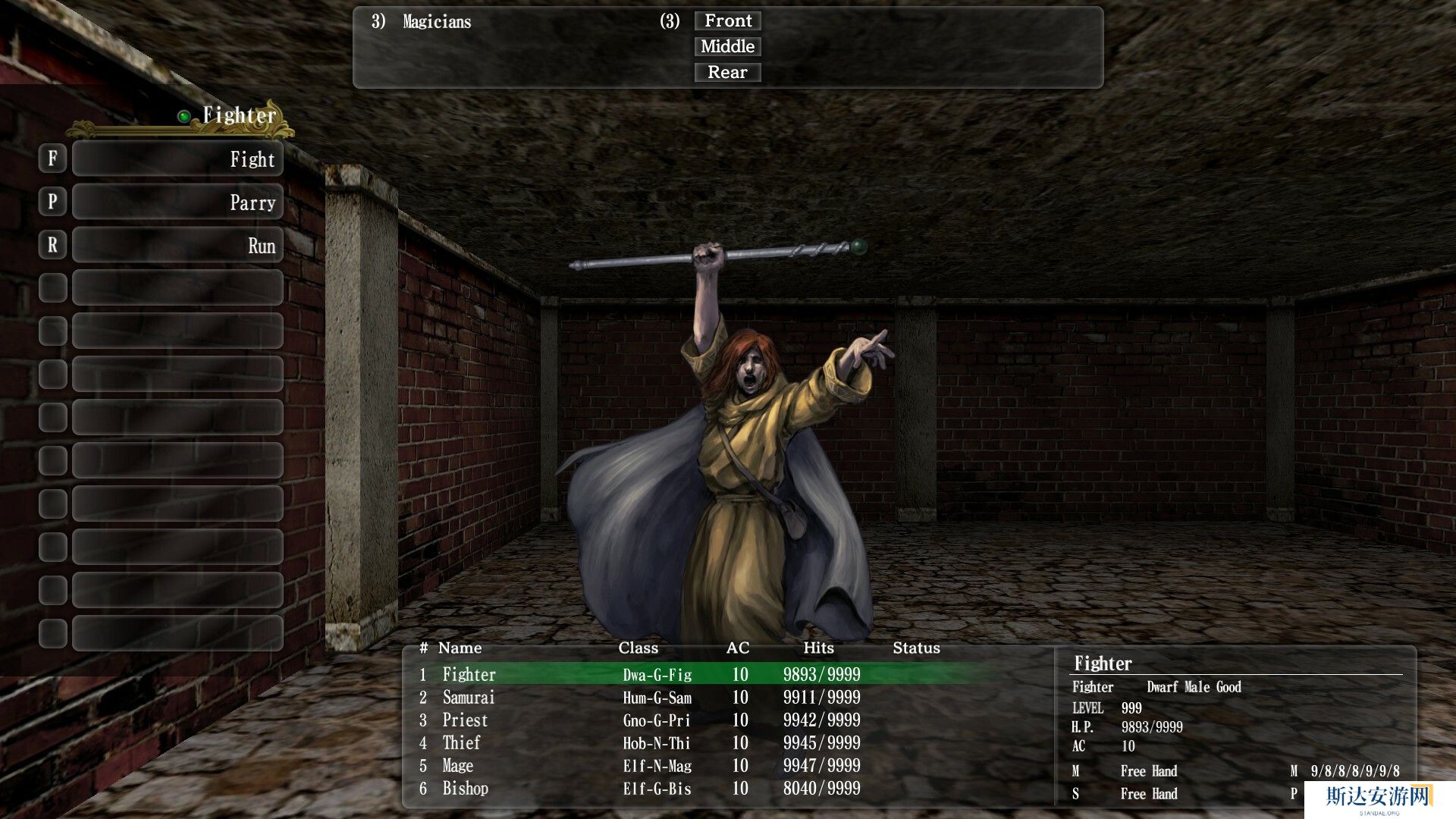Screen dimensions: 1456x819
Task: Select the Parry command
Action: pyautogui.click(x=177, y=202)
